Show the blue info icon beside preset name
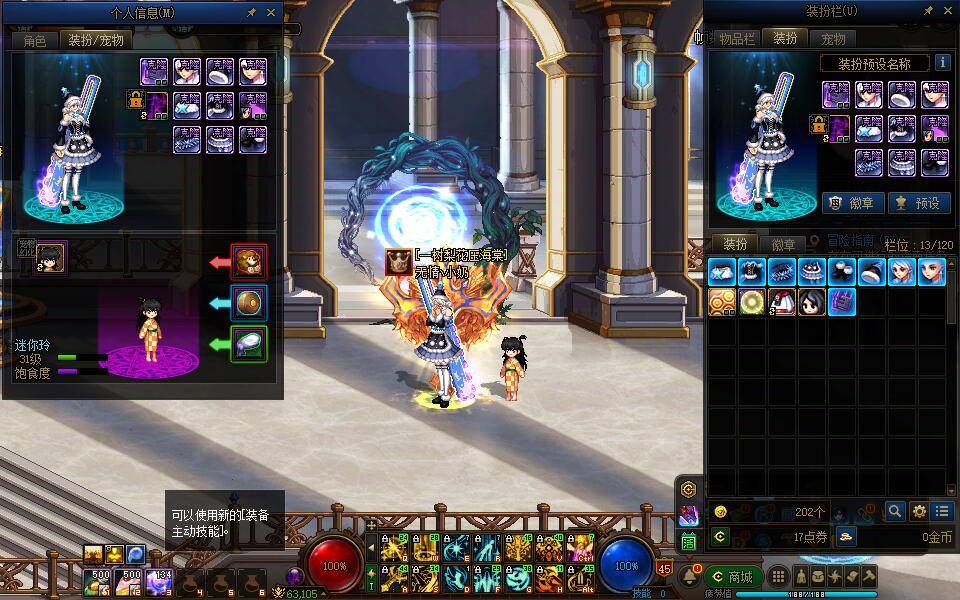Viewport: 960px width, 600px height. pos(942,63)
